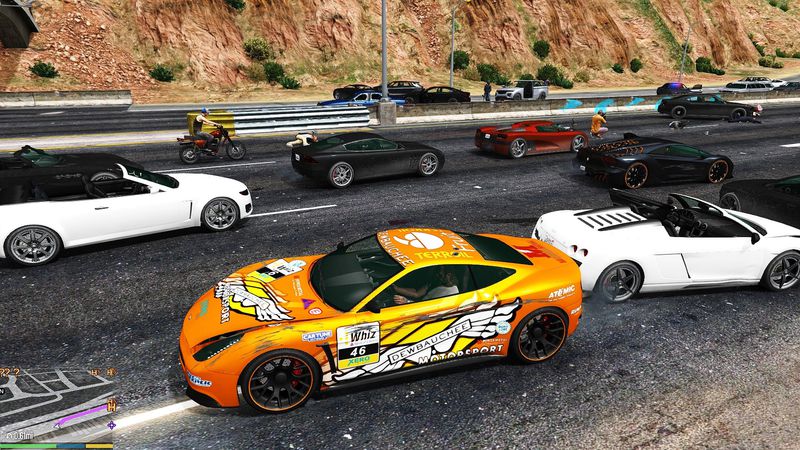Select the purple waypoint marker on the minimap

(x=111, y=425)
